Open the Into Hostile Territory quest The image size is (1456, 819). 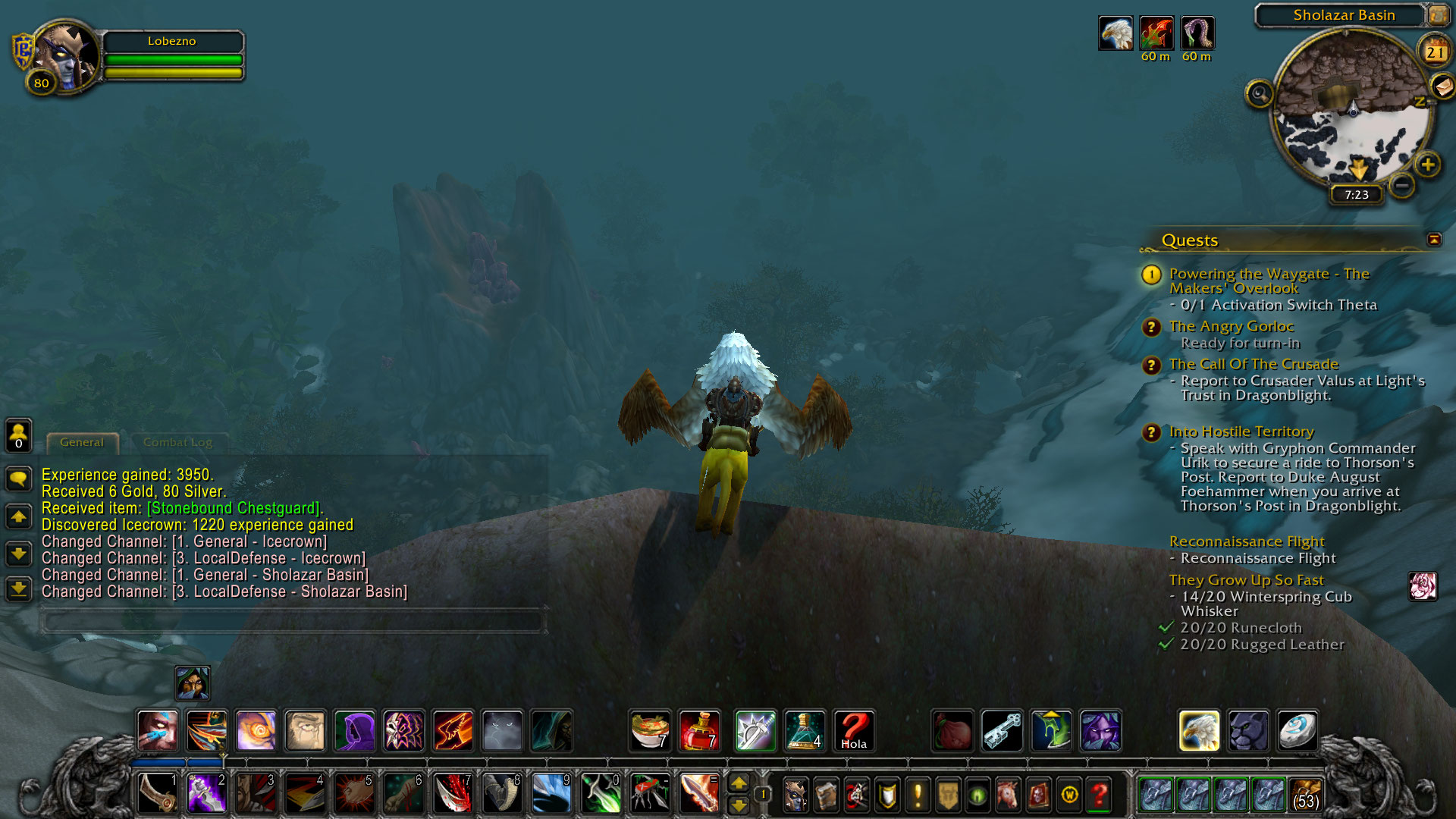pyautogui.click(x=1241, y=431)
